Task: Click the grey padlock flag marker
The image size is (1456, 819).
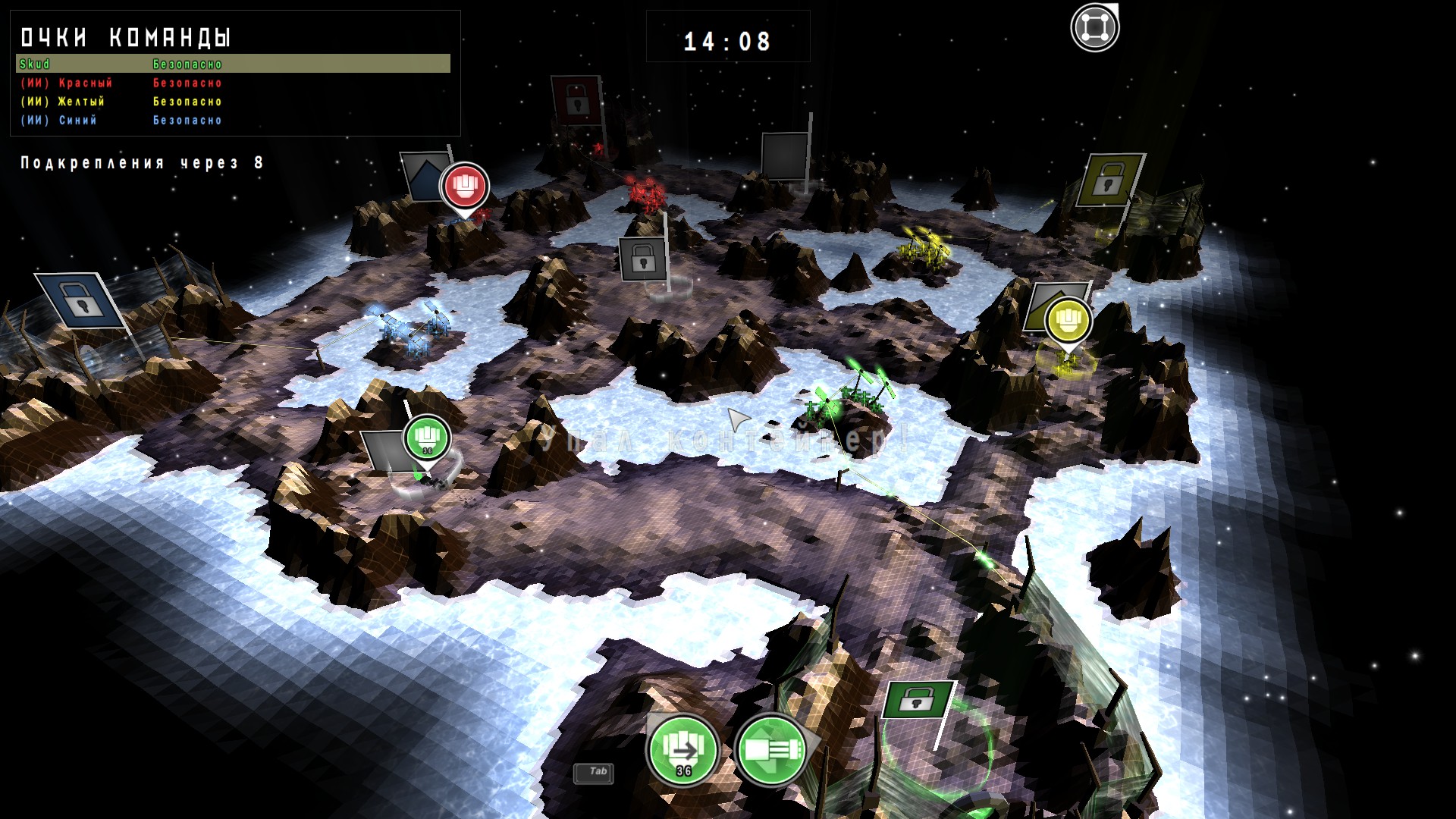Action: click(642, 259)
